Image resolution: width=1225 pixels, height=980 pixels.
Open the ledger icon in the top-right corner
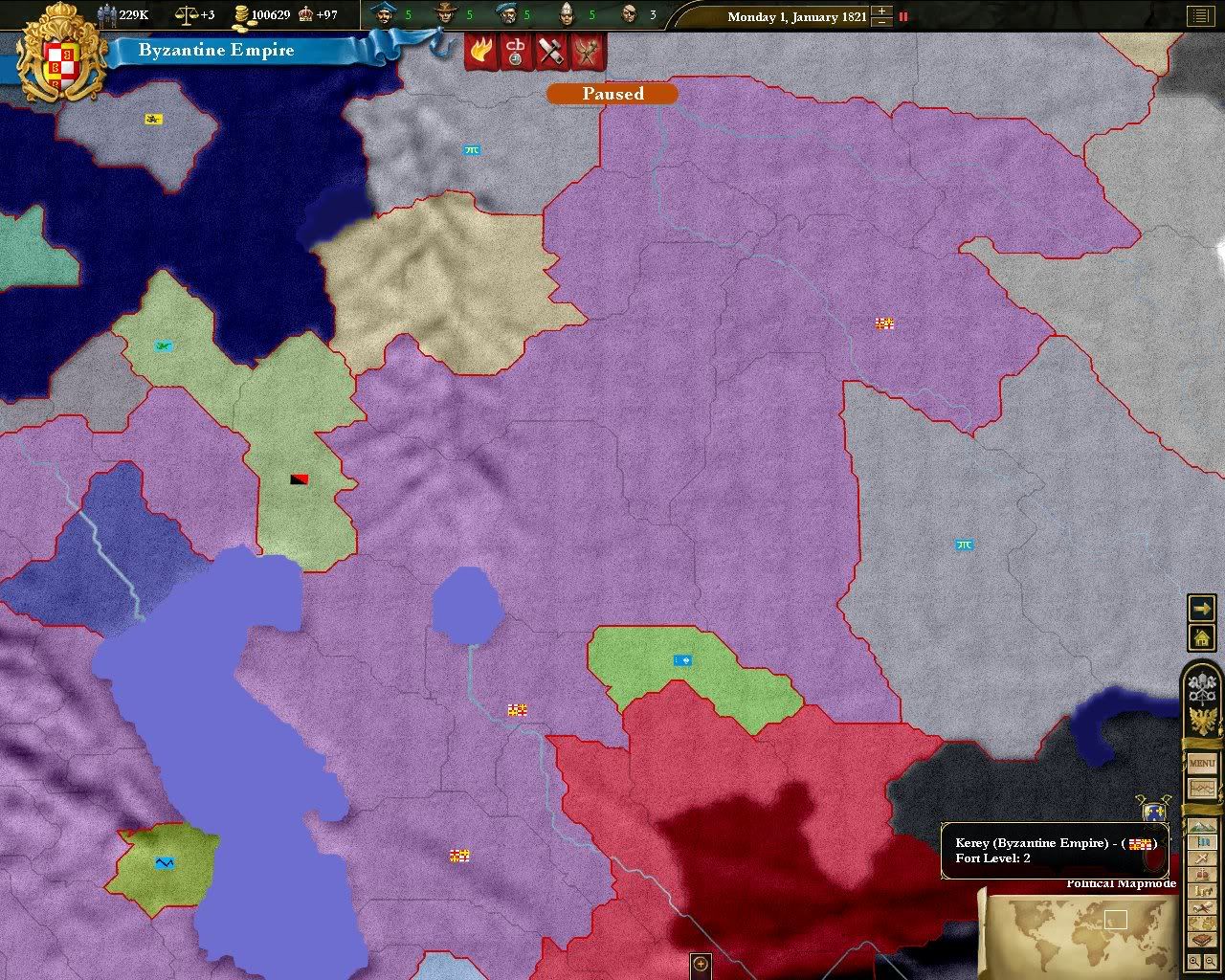[1203, 15]
